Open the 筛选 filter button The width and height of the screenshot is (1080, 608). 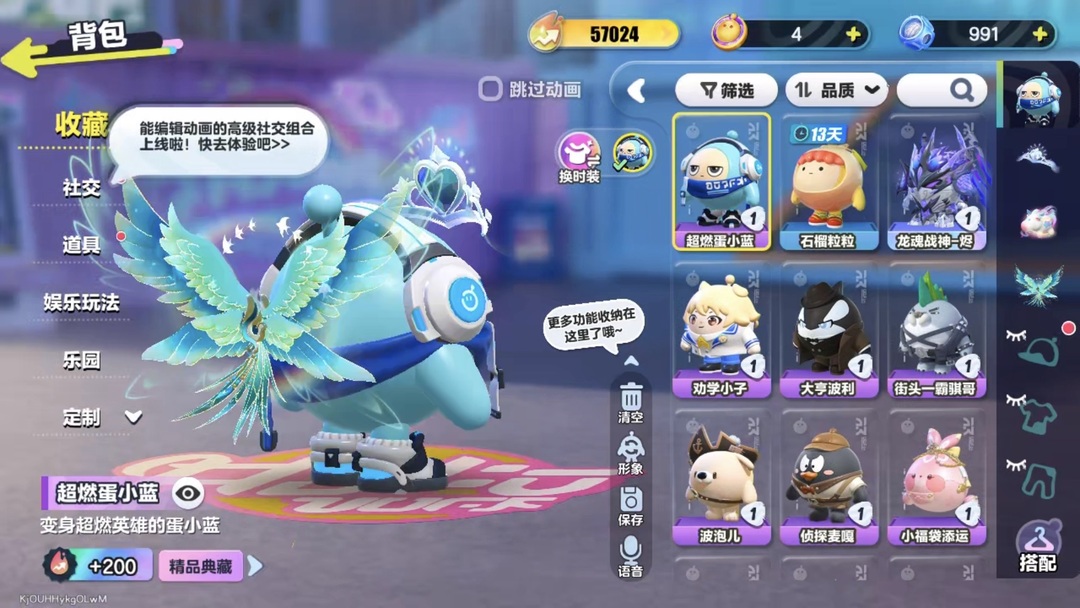coord(727,90)
